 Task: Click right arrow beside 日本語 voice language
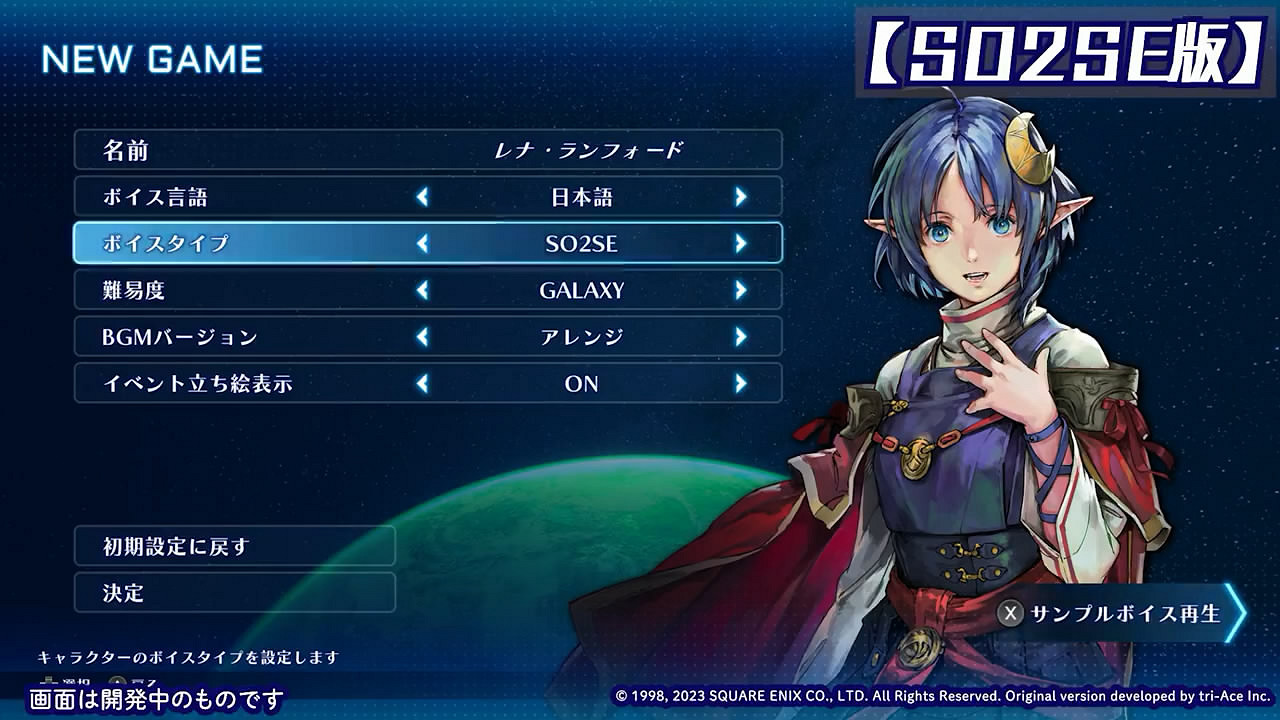click(x=742, y=197)
